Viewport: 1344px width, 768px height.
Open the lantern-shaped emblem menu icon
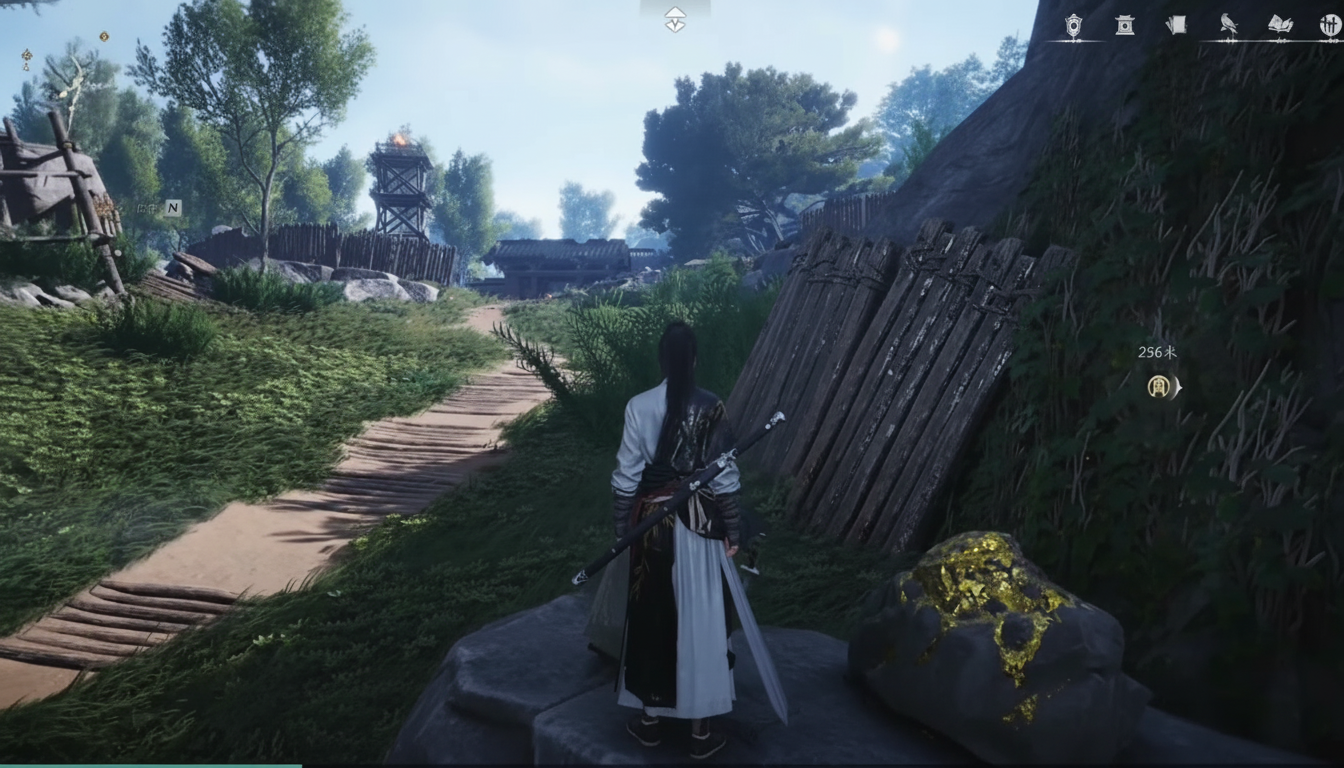tap(1073, 25)
